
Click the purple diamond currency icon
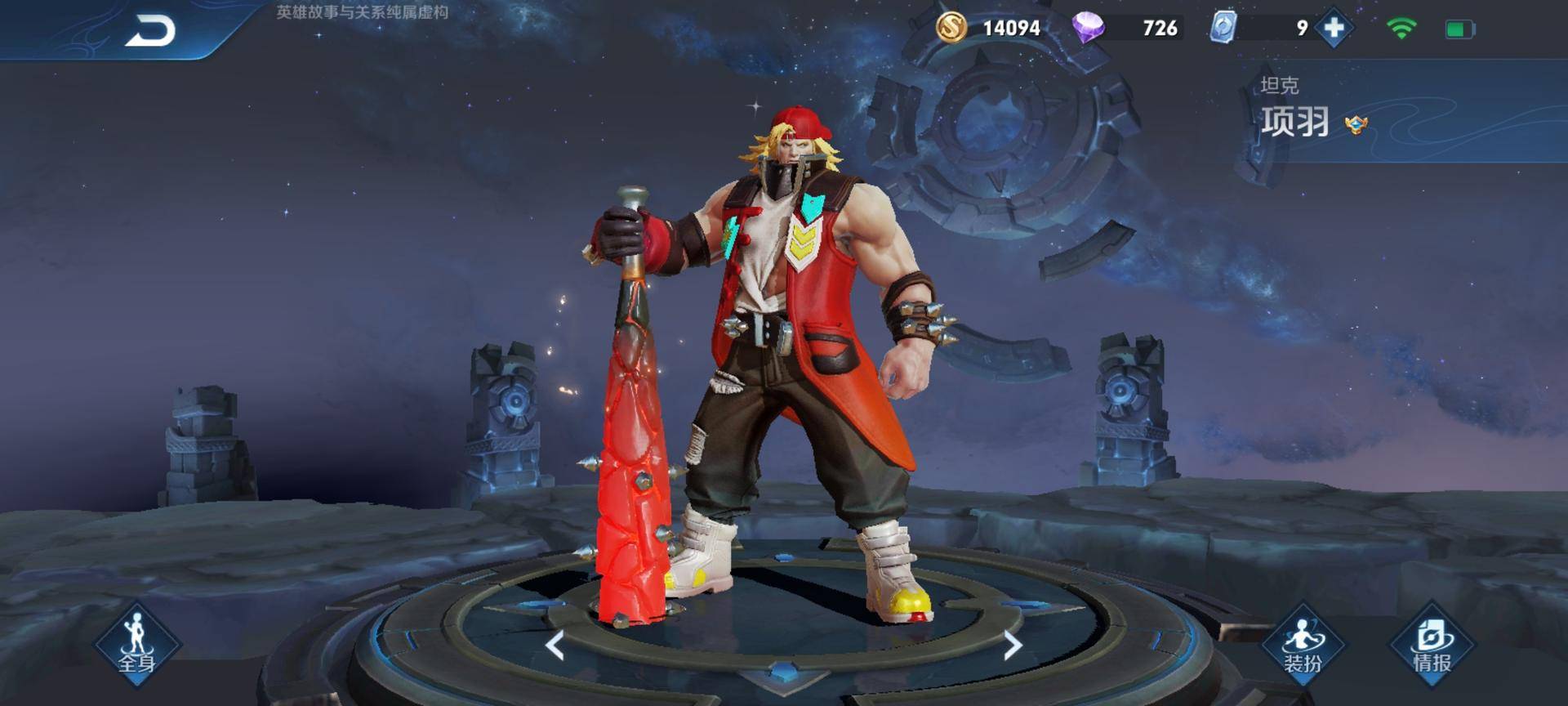1088,28
